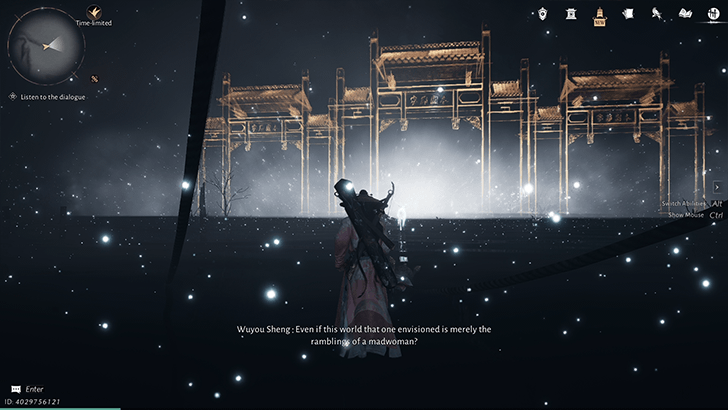Open the chat bubble icon
Screen dimensions: 728x410
click(x=15, y=388)
